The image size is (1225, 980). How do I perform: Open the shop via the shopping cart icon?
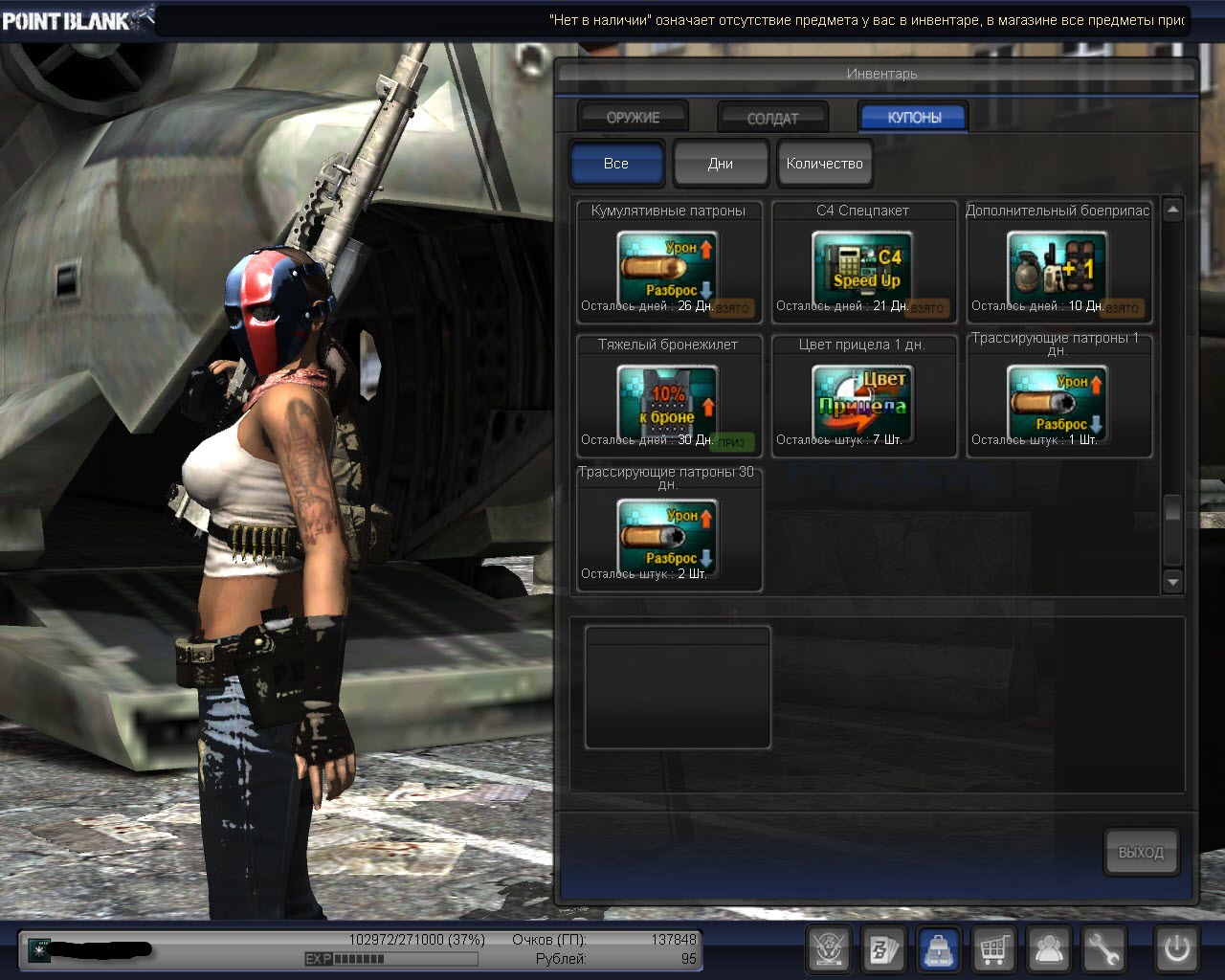(x=994, y=949)
